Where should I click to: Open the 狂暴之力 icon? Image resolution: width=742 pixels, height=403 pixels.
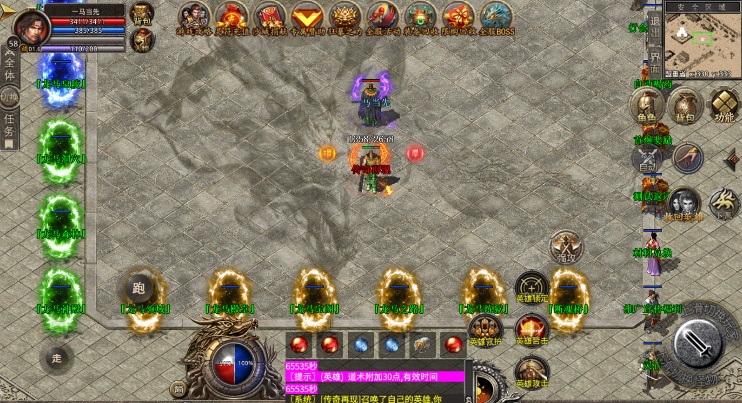[x=345, y=17]
